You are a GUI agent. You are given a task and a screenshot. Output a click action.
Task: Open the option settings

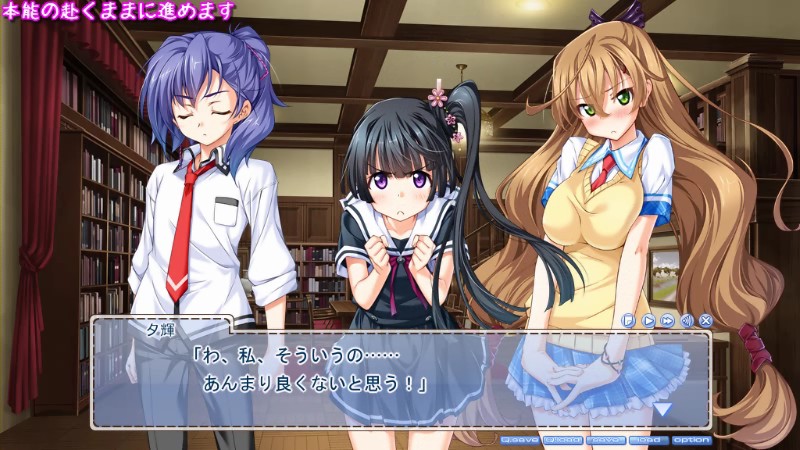point(692,440)
